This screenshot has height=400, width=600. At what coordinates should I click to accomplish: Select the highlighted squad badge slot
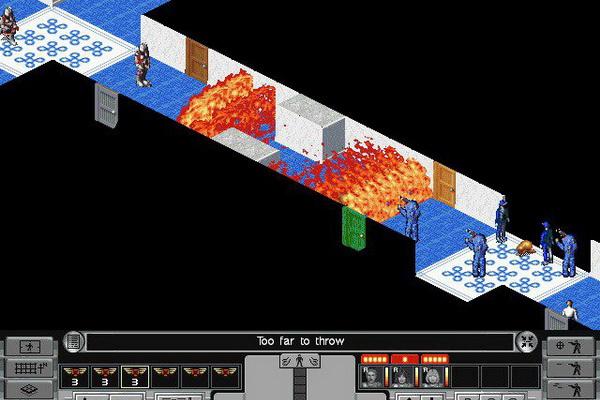[134, 376]
